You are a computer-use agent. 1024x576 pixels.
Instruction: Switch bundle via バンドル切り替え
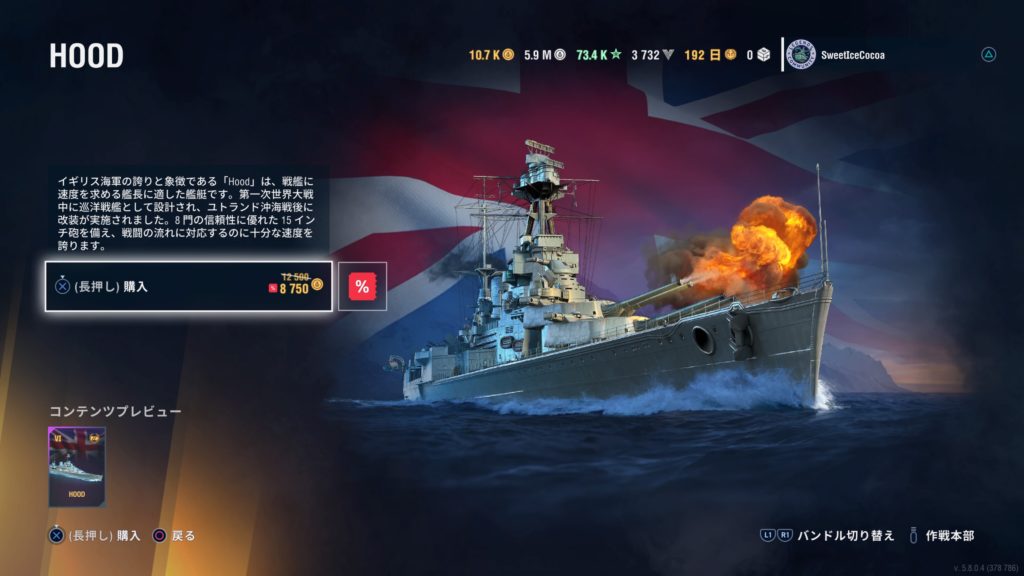844,536
